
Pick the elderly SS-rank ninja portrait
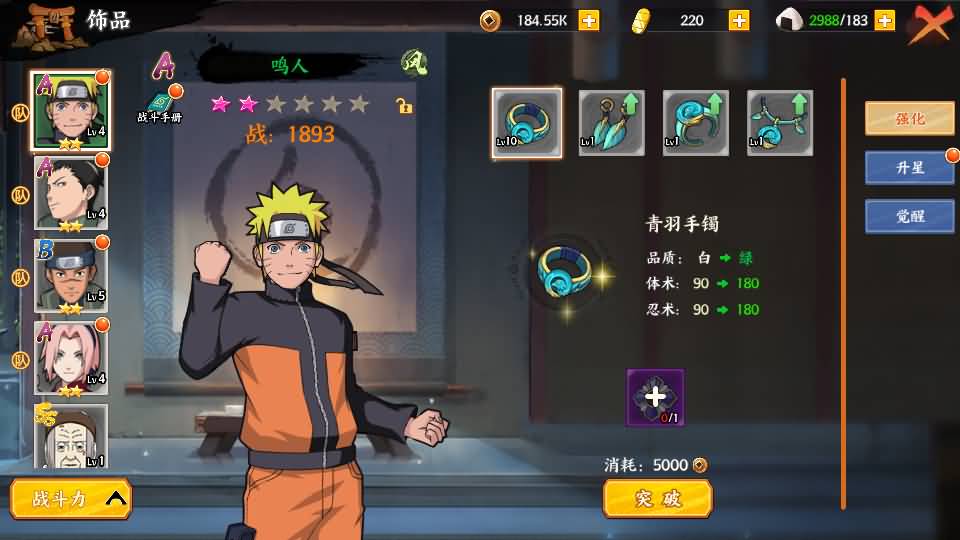click(x=71, y=435)
